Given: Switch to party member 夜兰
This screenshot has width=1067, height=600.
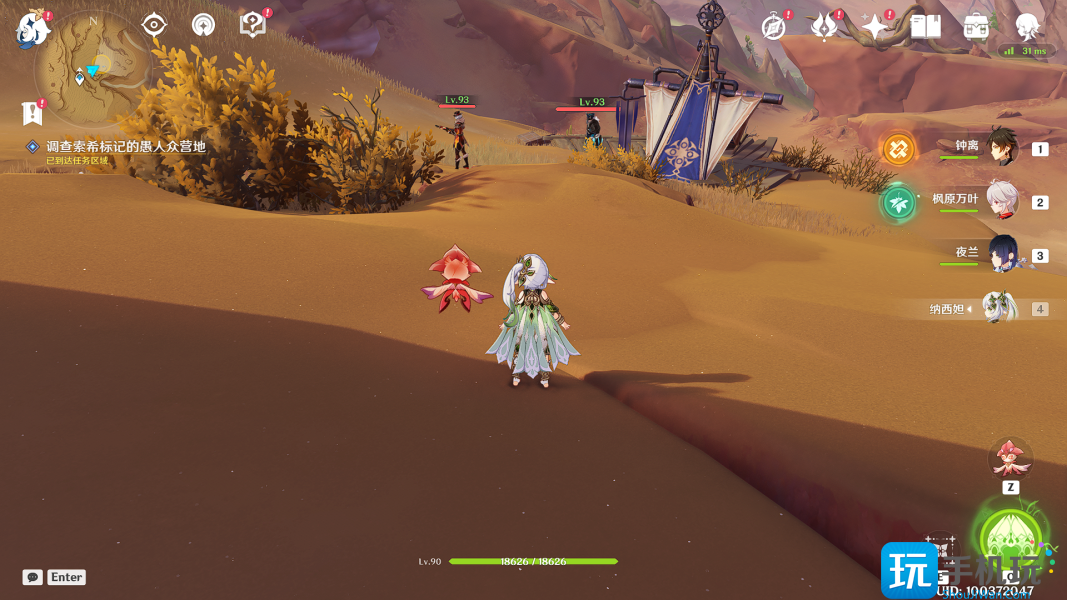Looking at the screenshot, I should coord(1001,254).
